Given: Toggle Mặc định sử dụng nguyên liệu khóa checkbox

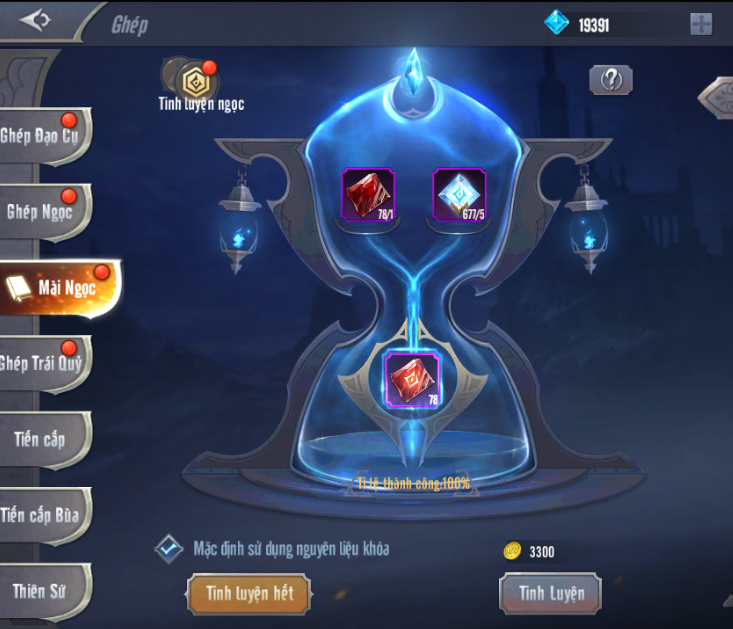Looking at the screenshot, I should 168,548.
